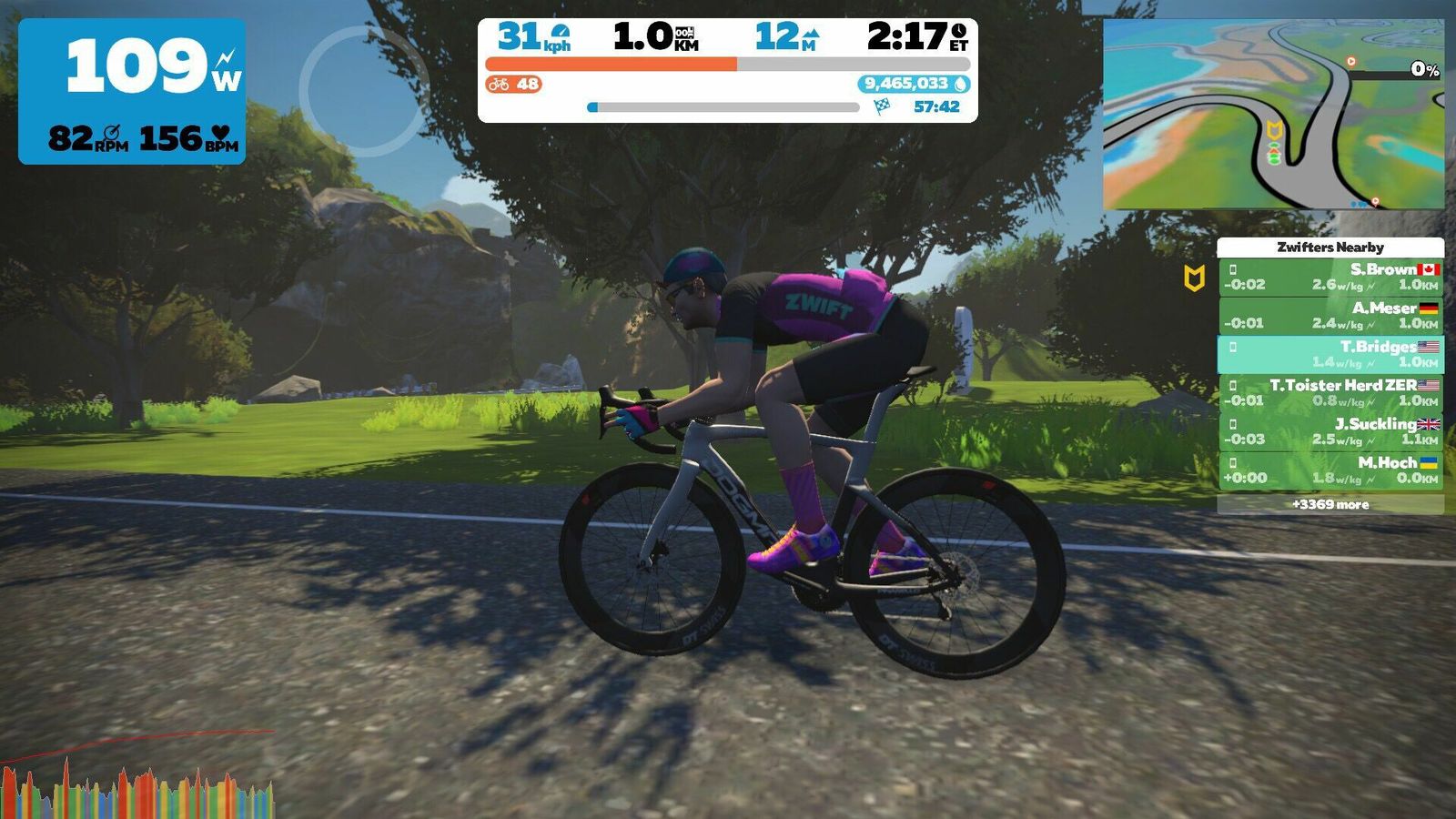Image resolution: width=1456 pixels, height=819 pixels.
Task: Click the empty power-up ring
Action: pyautogui.click(x=363, y=91)
